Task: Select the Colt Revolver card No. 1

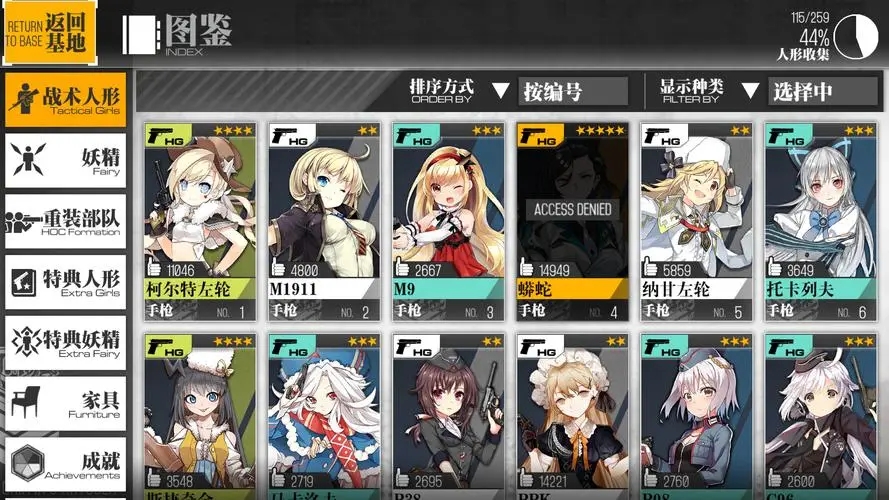Action: [200, 220]
